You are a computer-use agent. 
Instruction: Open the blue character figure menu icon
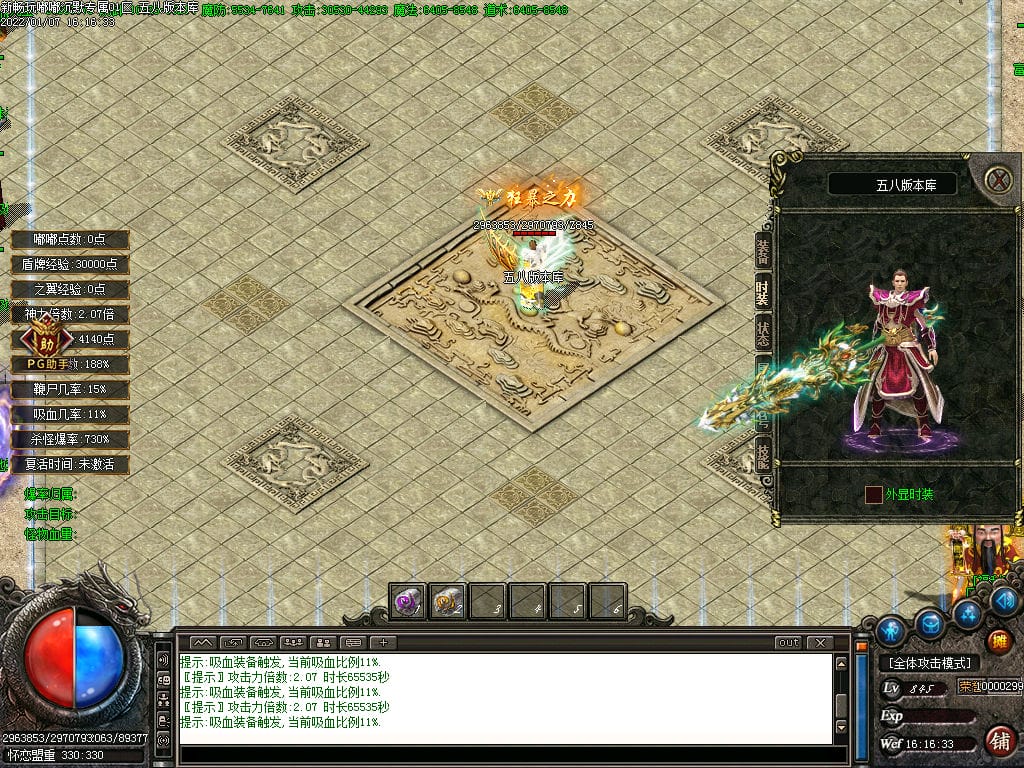click(891, 630)
